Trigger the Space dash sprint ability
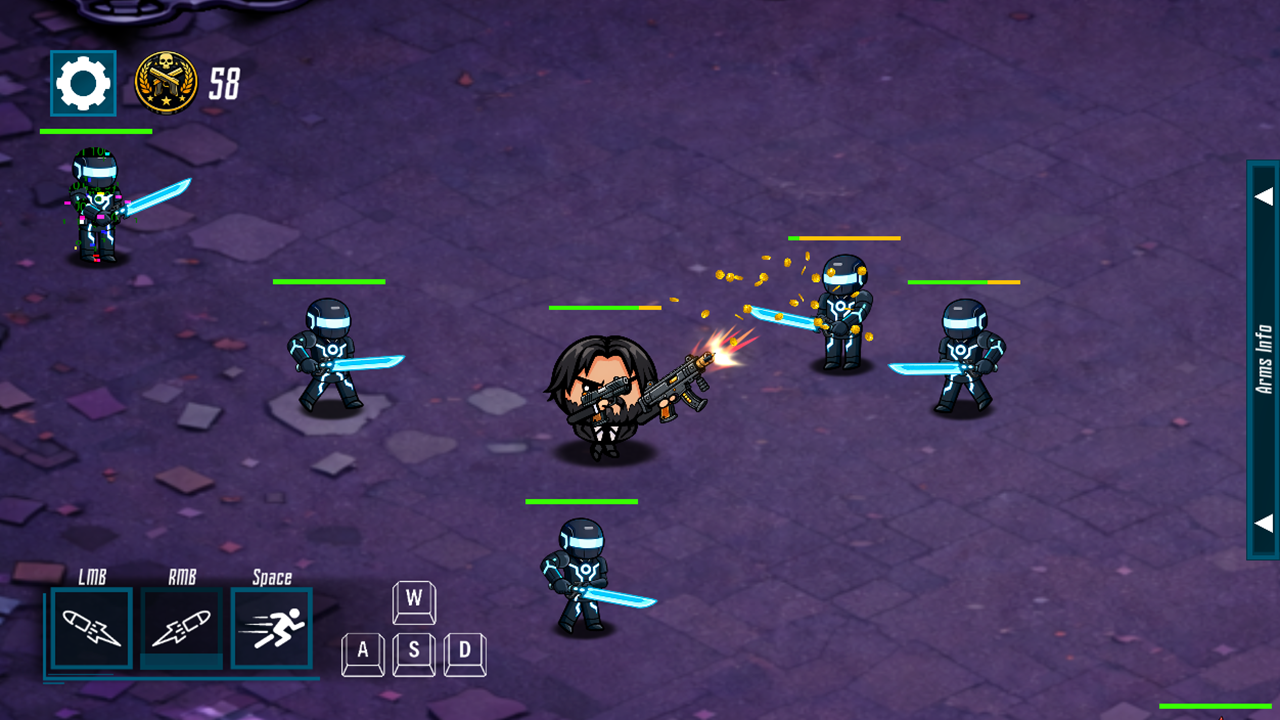 click(271, 628)
